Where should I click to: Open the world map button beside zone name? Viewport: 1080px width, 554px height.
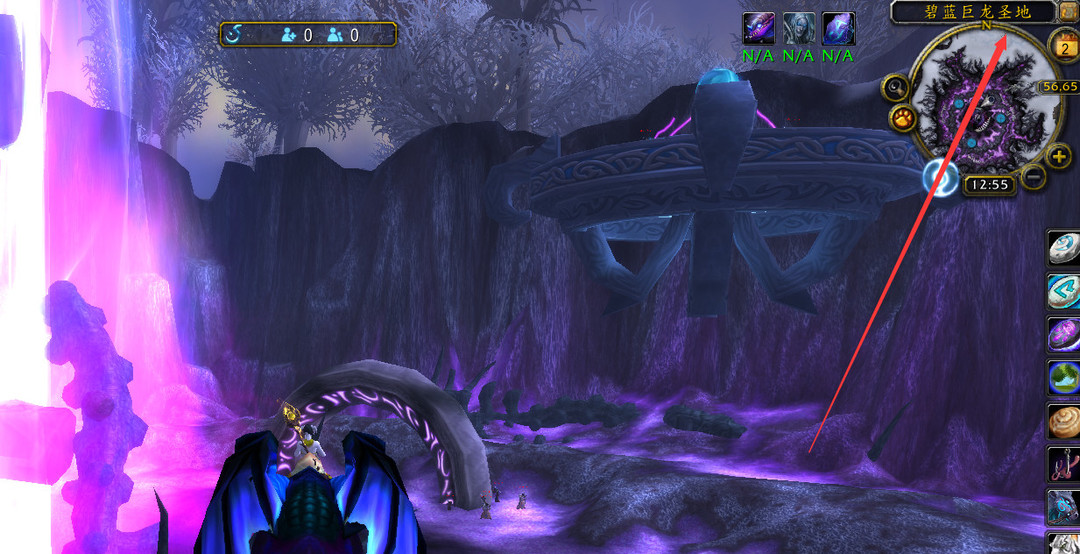(x=1069, y=11)
